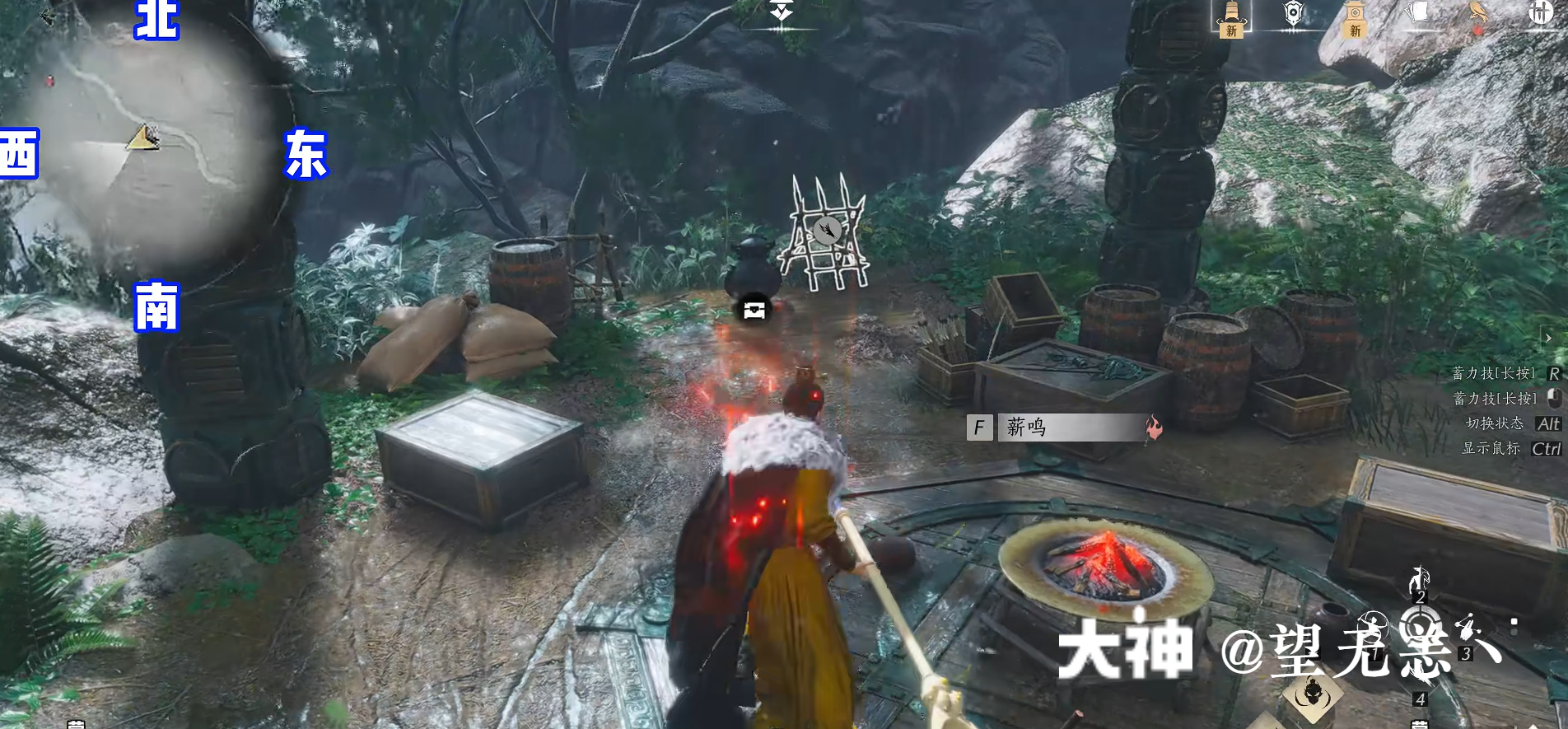The image size is (1568, 729).
Task: Open the camp icon below slot 4
Action: pos(1420,723)
